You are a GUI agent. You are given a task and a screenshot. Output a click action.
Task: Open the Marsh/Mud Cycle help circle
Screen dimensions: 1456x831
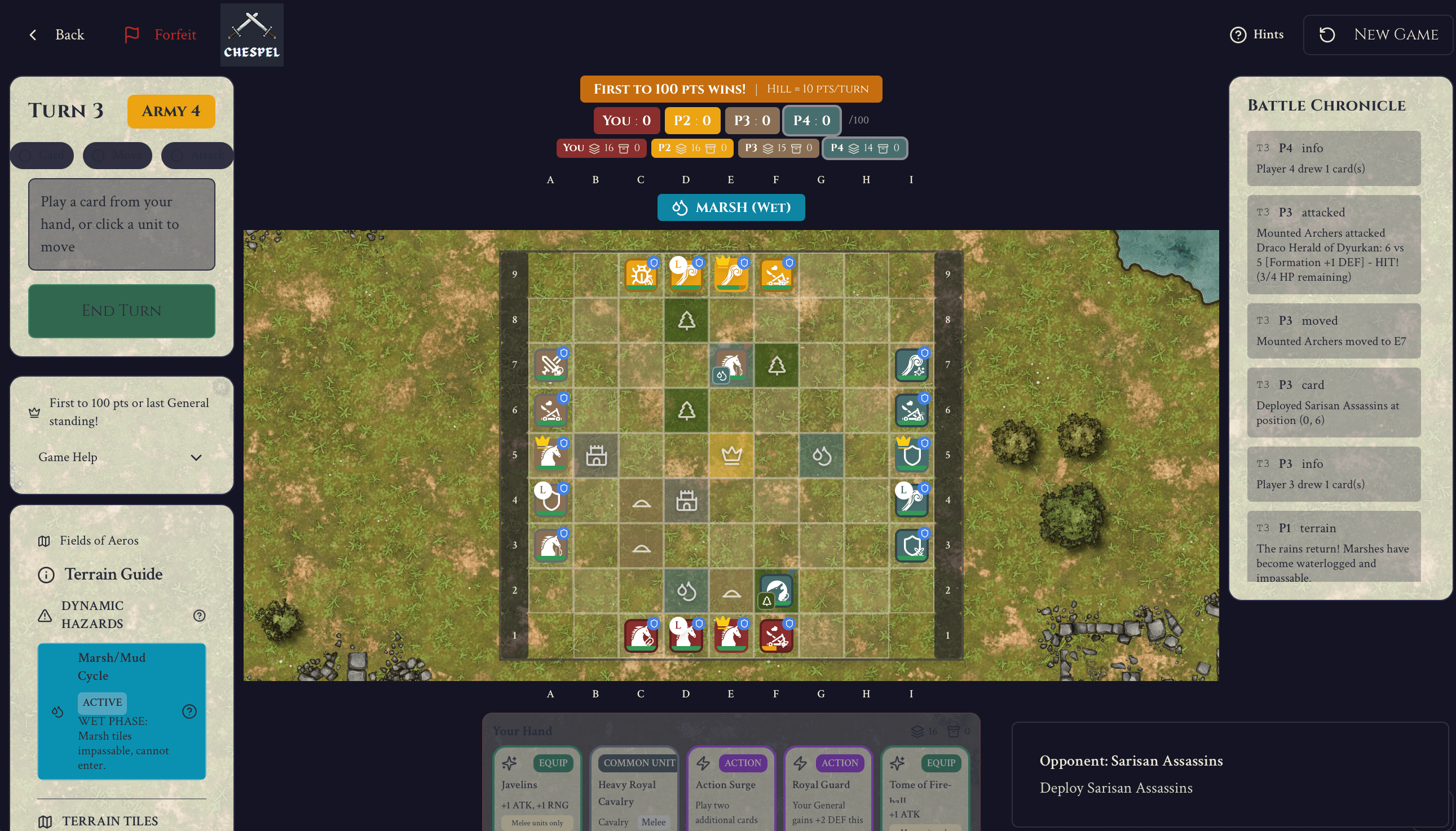[x=189, y=711]
